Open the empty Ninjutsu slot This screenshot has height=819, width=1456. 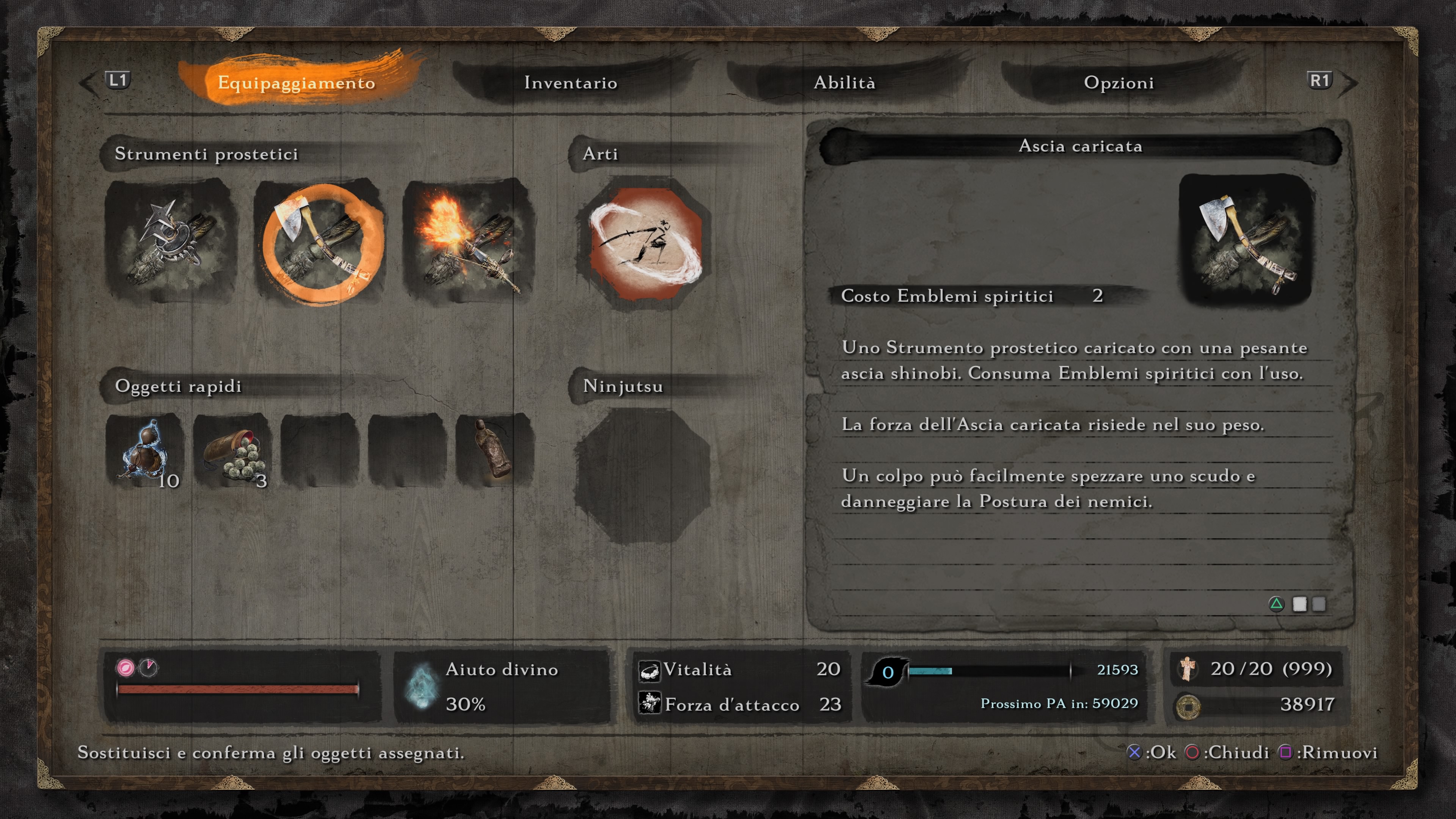point(642,476)
